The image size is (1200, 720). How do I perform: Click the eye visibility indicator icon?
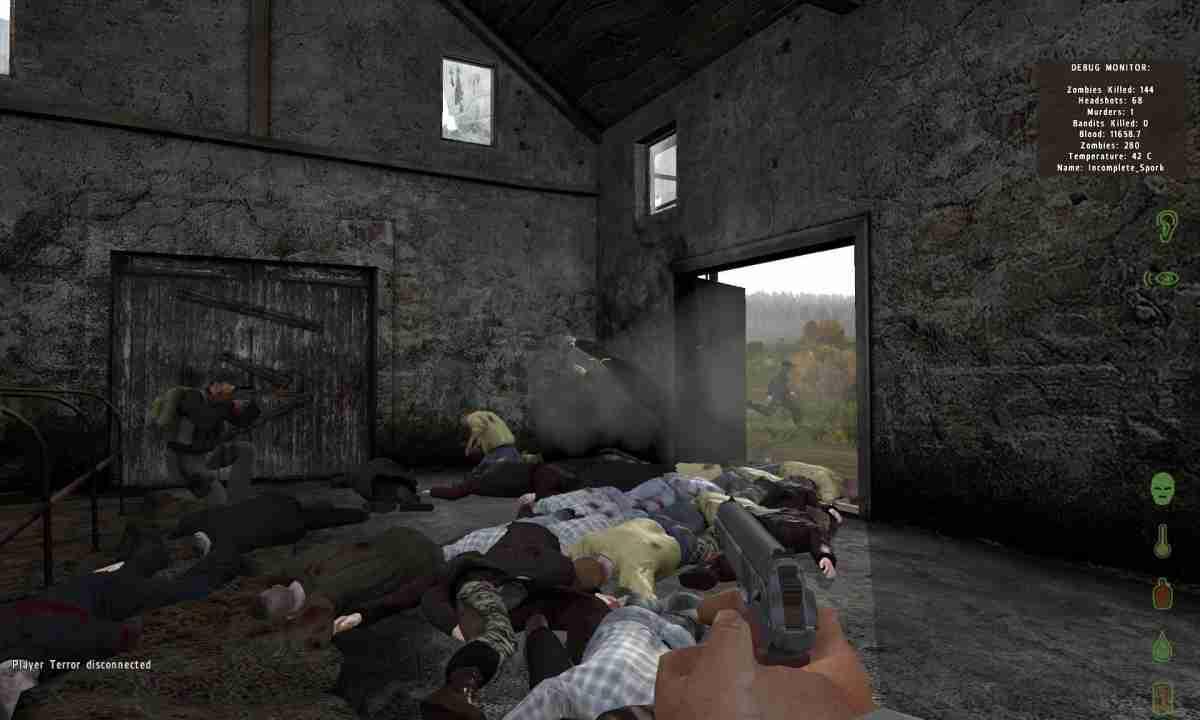coord(1162,279)
